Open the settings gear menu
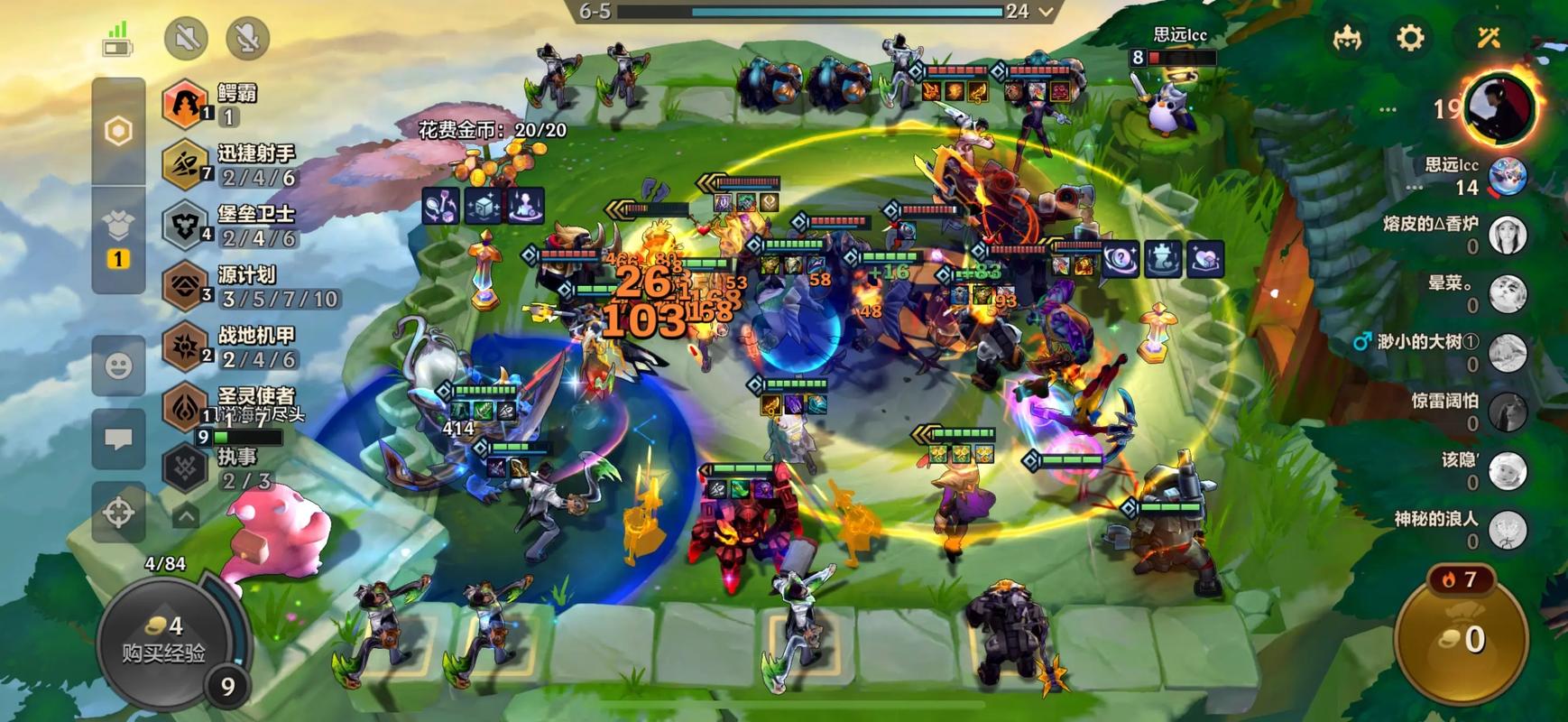The image size is (1568, 722). click(x=1410, y=38)
